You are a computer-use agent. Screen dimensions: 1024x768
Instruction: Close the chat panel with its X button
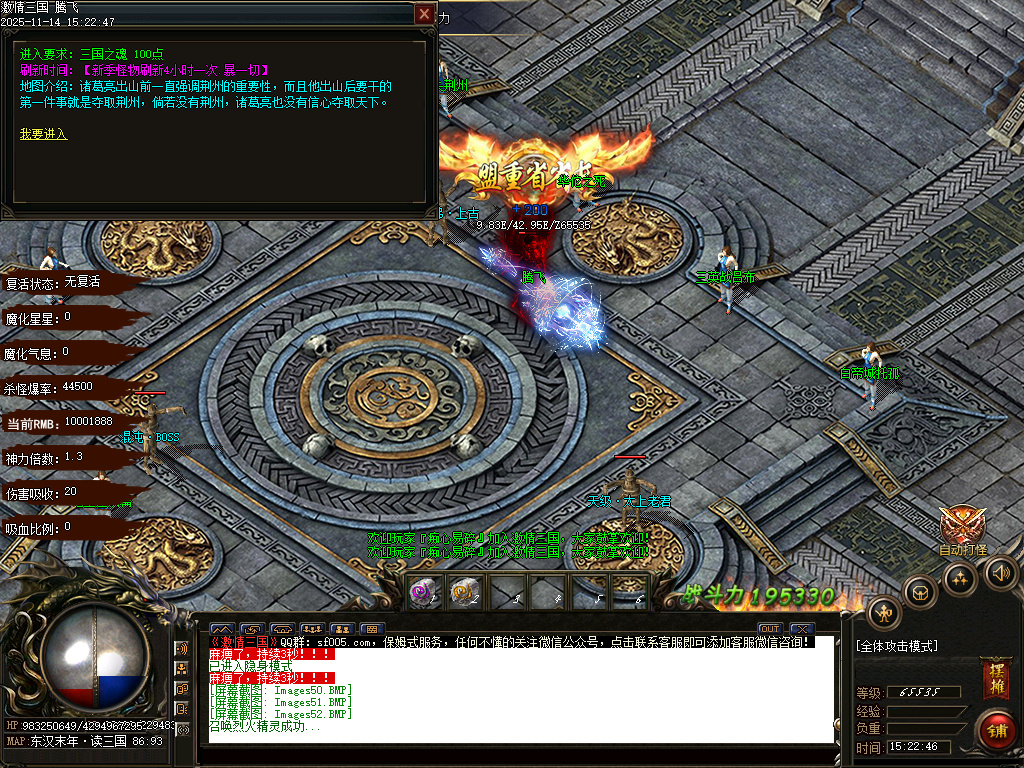(x=799, y=629)
